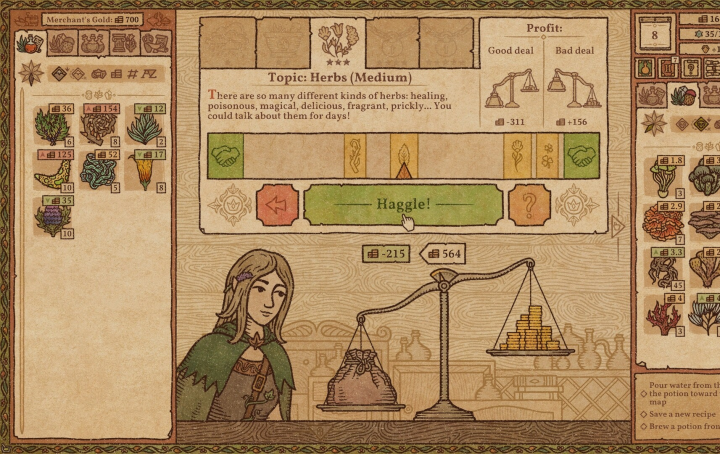
Task: Open the merchant's first category tab with red potion
Action: (x=30, y=43)
